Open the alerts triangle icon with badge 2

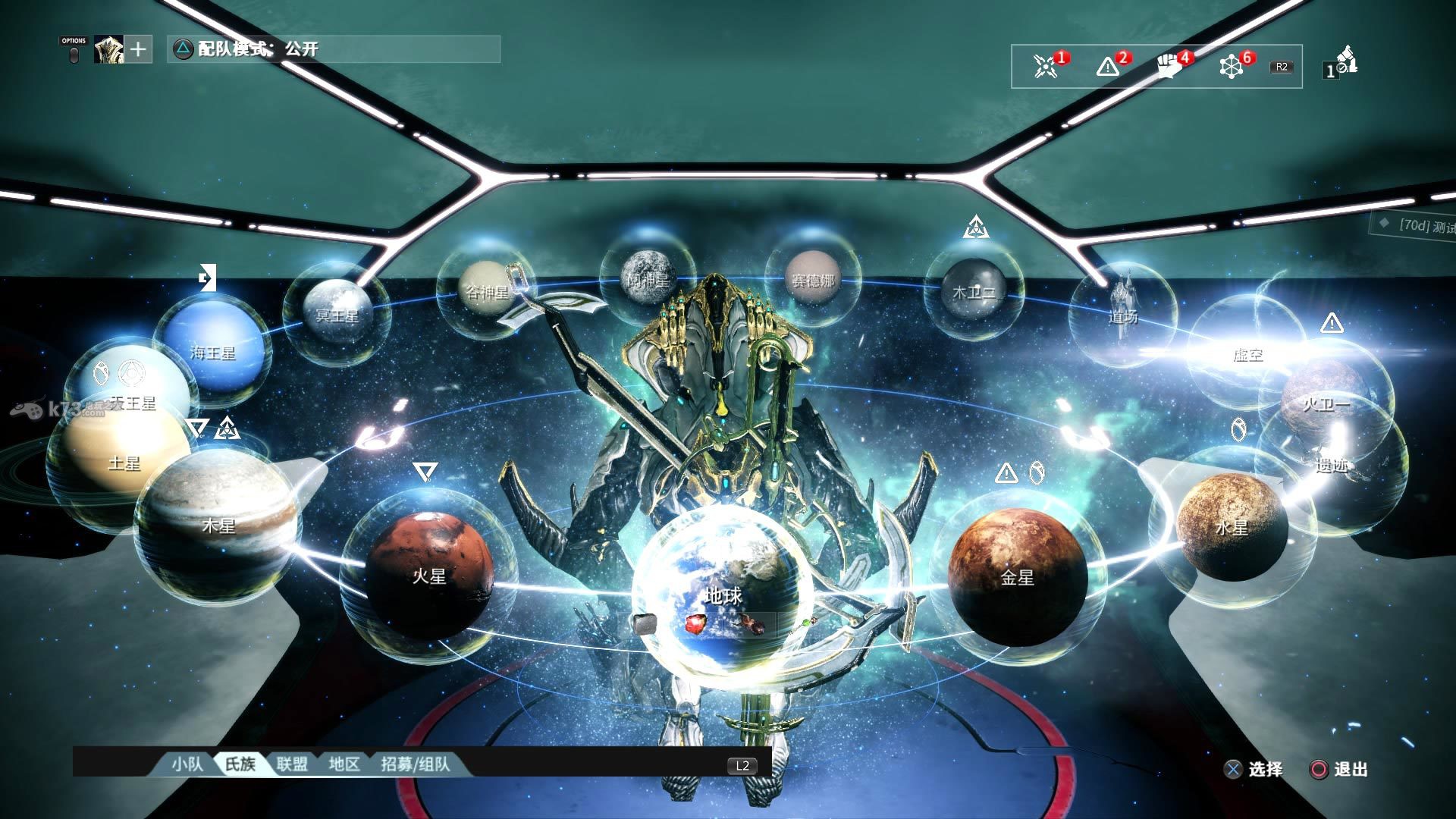(1108, 66)
